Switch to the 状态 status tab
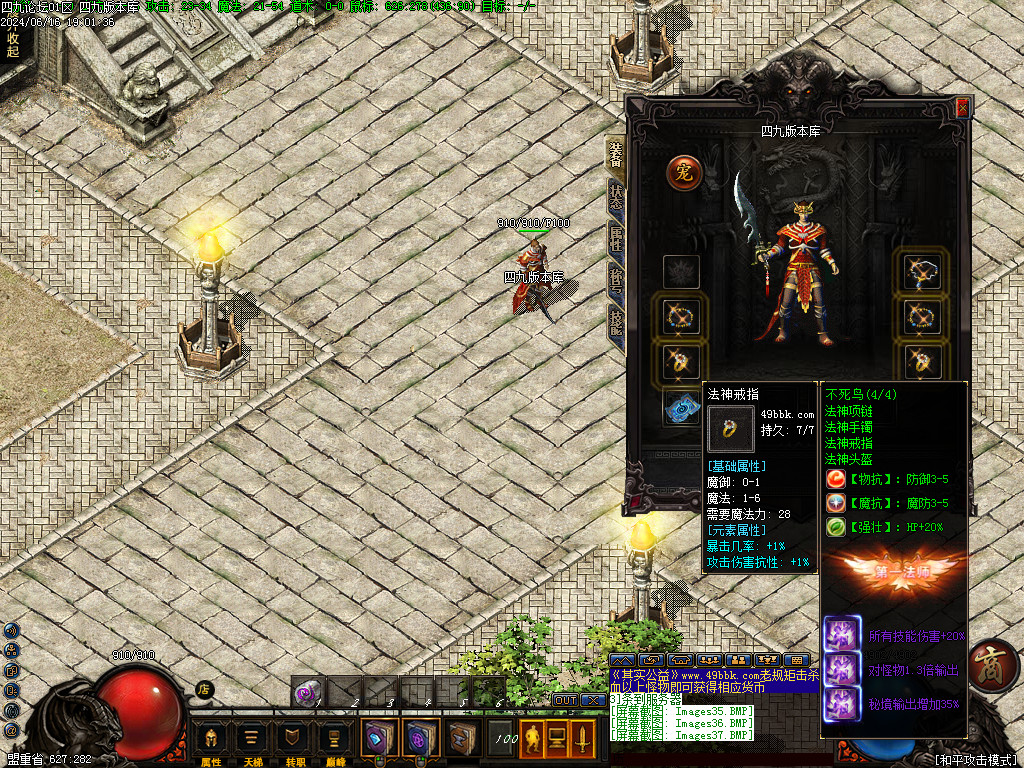This screenshot has width=1024, height=768. pos(616,195)
